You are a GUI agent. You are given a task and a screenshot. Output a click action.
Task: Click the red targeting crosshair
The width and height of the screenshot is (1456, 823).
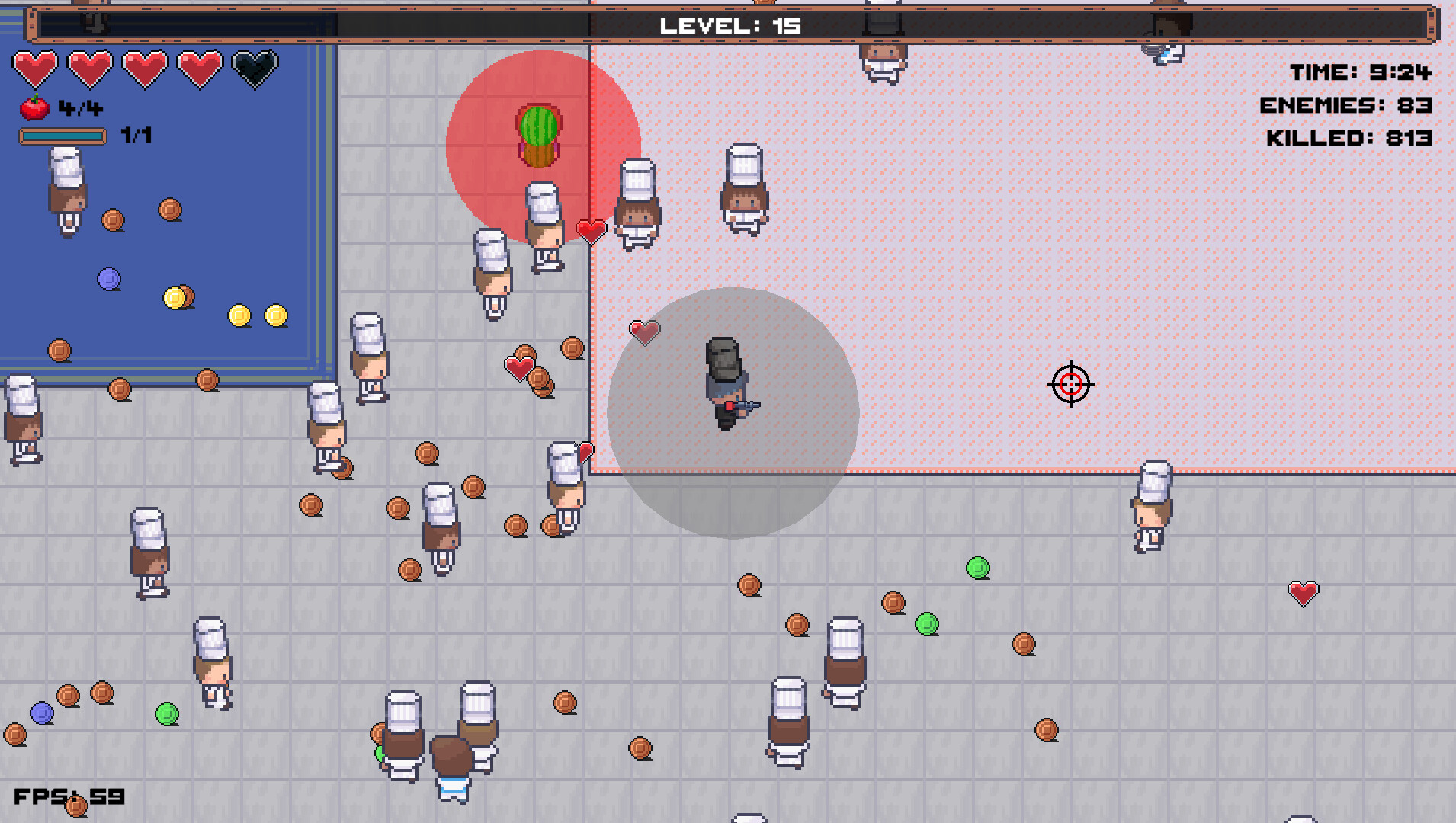click(x=1070, y=384)
